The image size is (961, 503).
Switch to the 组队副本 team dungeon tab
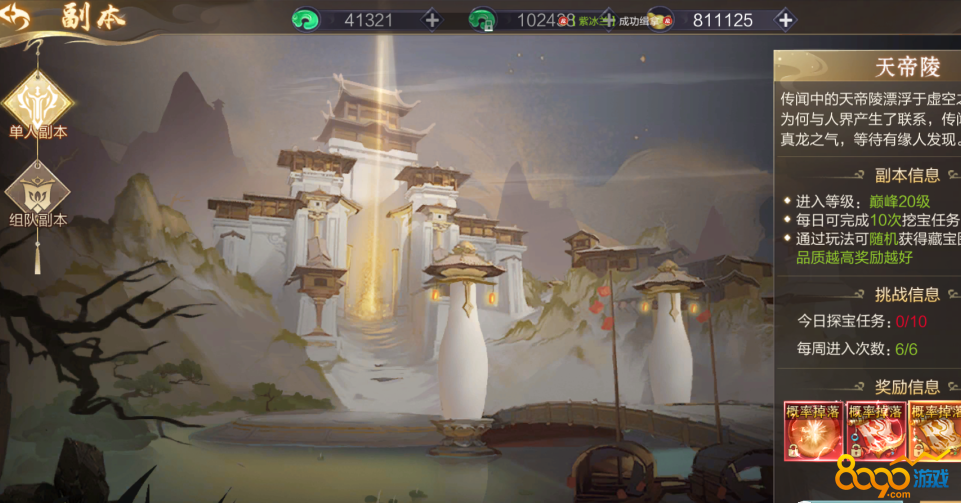tap(37, 190)
